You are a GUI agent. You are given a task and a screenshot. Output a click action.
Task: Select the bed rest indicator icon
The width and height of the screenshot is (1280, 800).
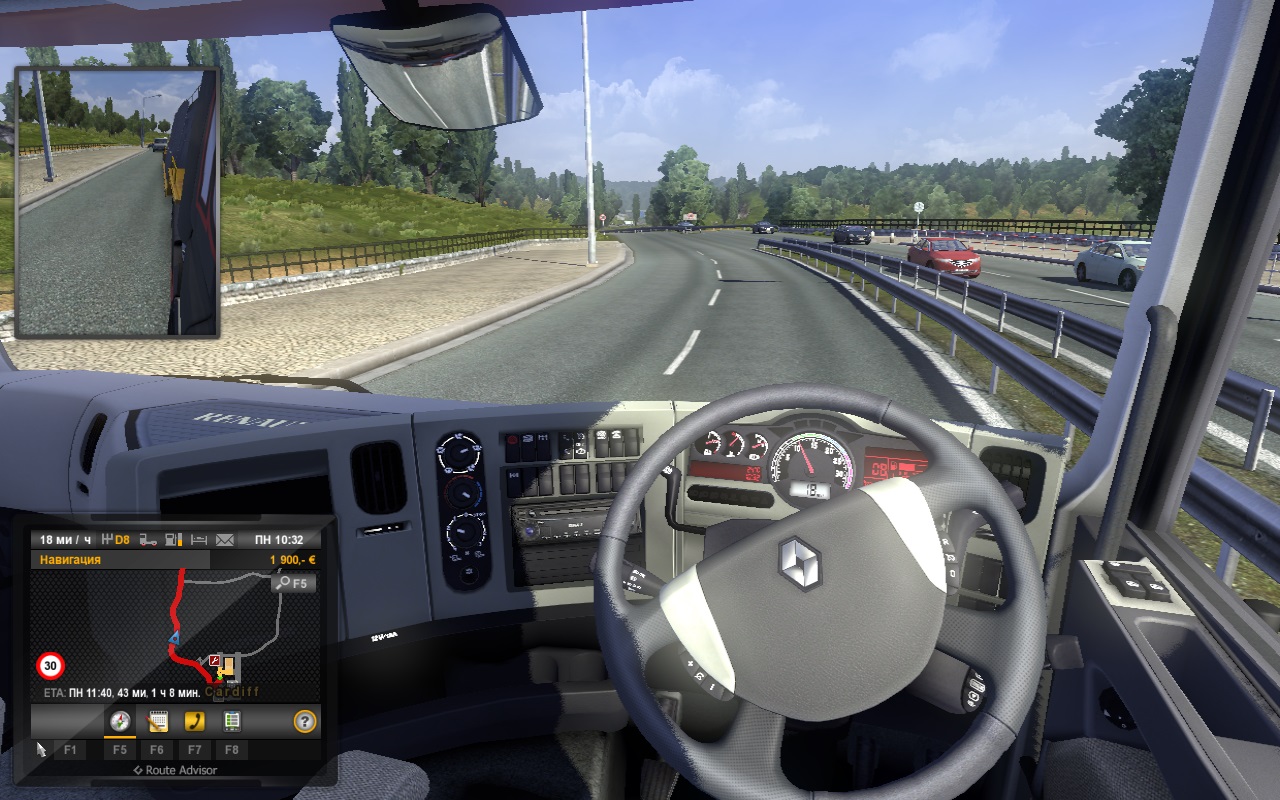click(x=200, y=540)
